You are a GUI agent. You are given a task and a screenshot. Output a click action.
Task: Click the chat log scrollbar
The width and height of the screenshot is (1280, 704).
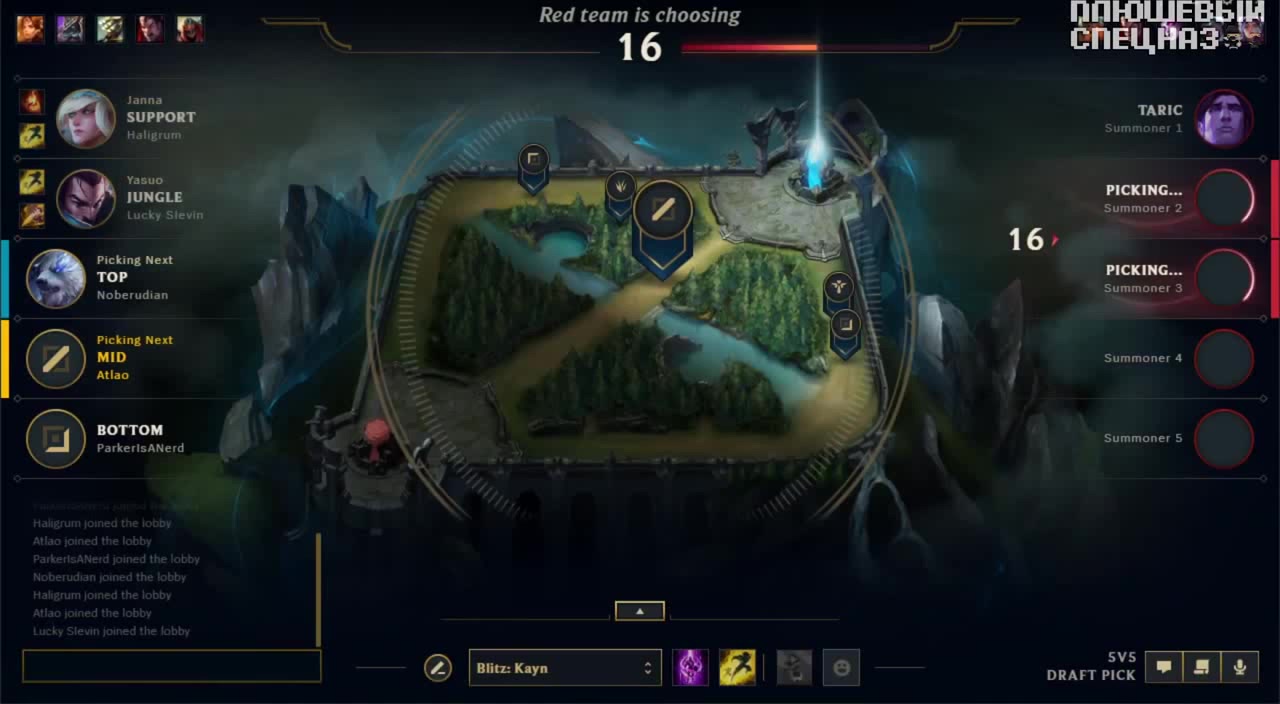click(319, 590)
